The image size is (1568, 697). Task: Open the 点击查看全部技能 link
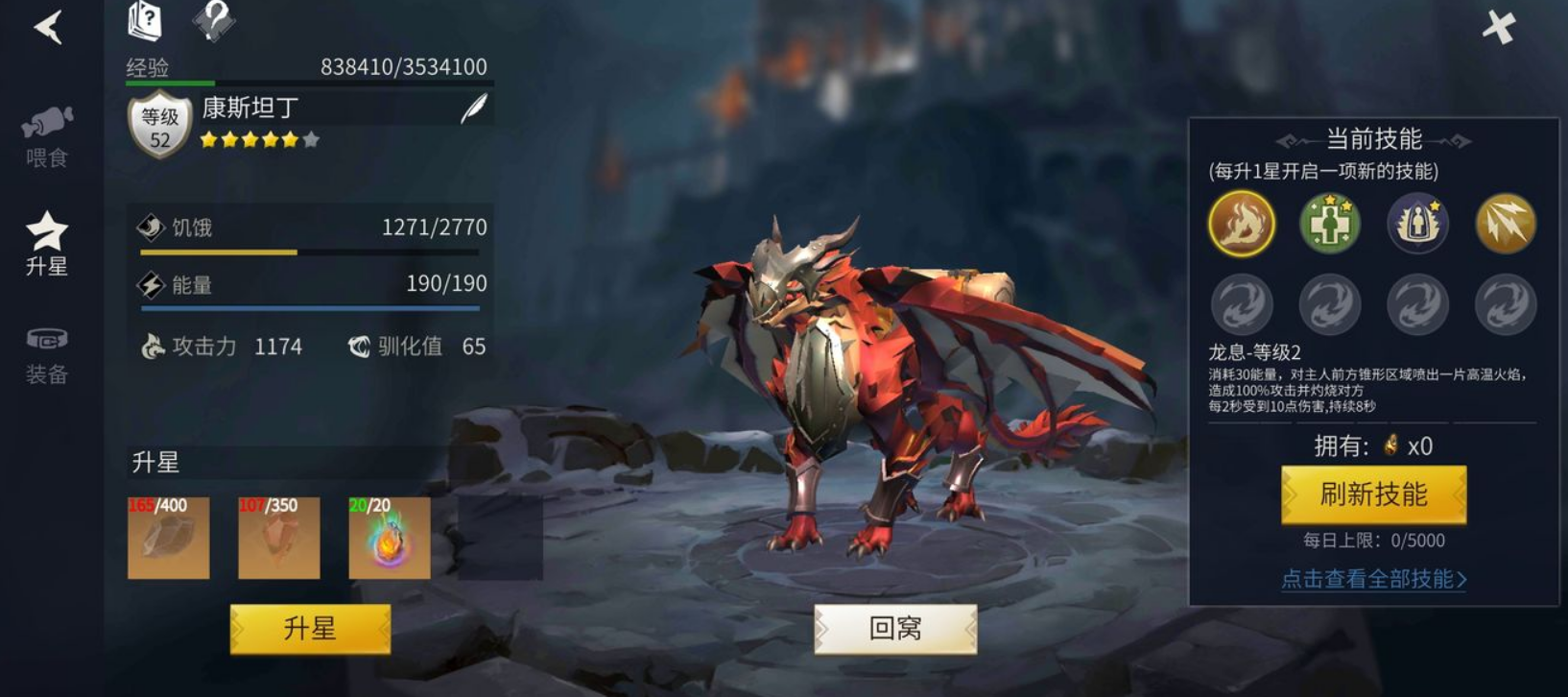1373,579
